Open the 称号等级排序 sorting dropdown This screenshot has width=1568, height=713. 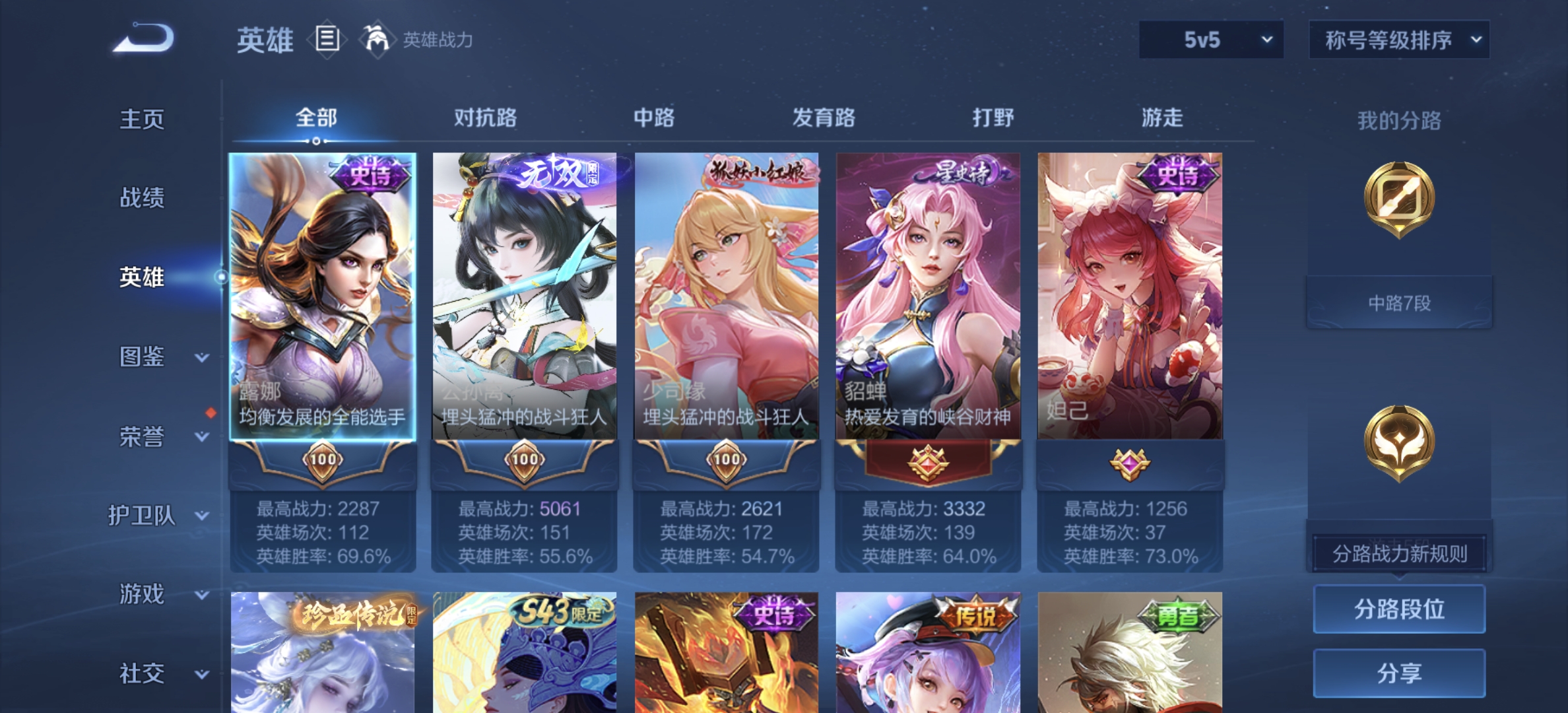tap(1398, 40)
